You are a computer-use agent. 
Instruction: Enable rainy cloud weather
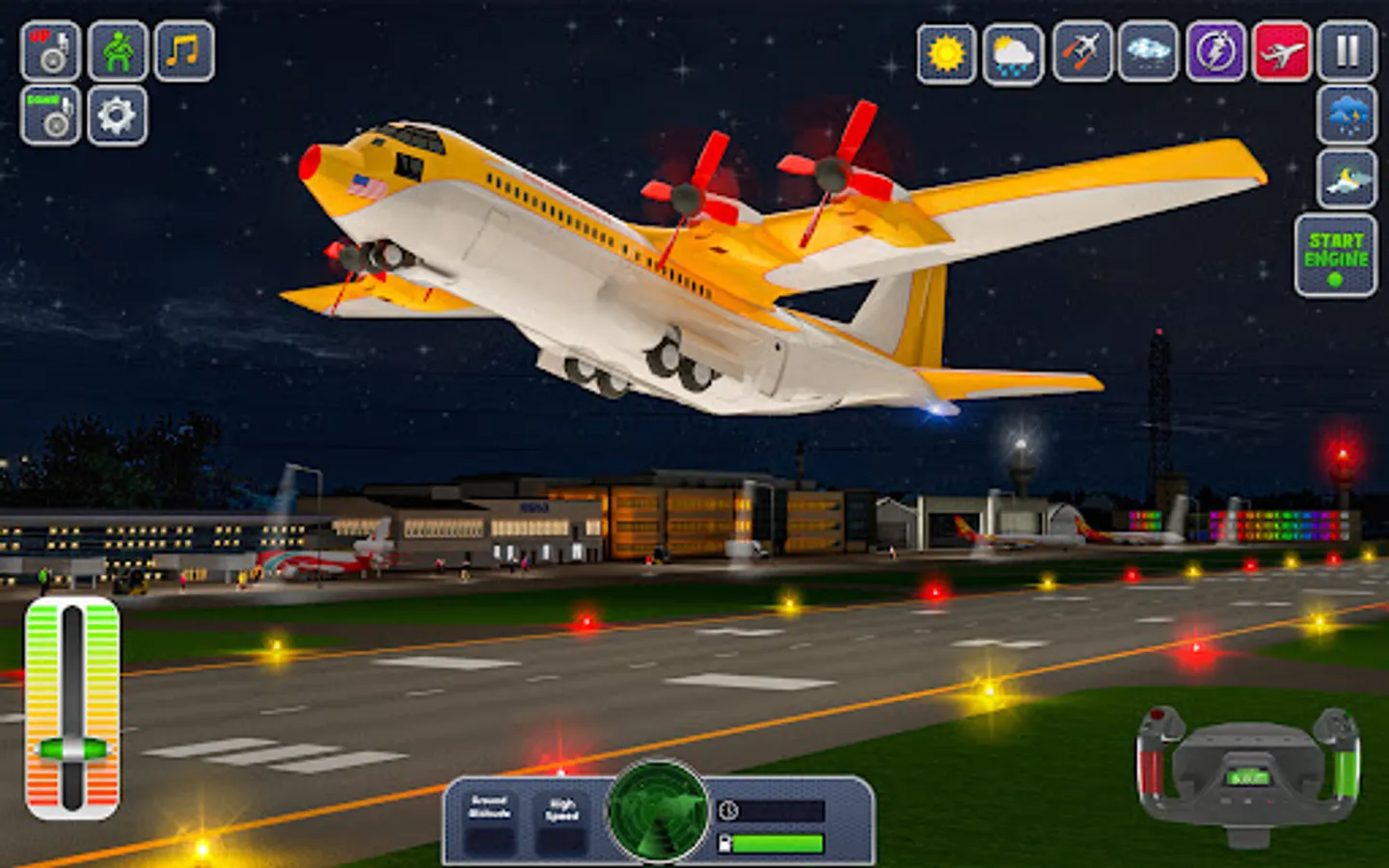click(1011, 53)
